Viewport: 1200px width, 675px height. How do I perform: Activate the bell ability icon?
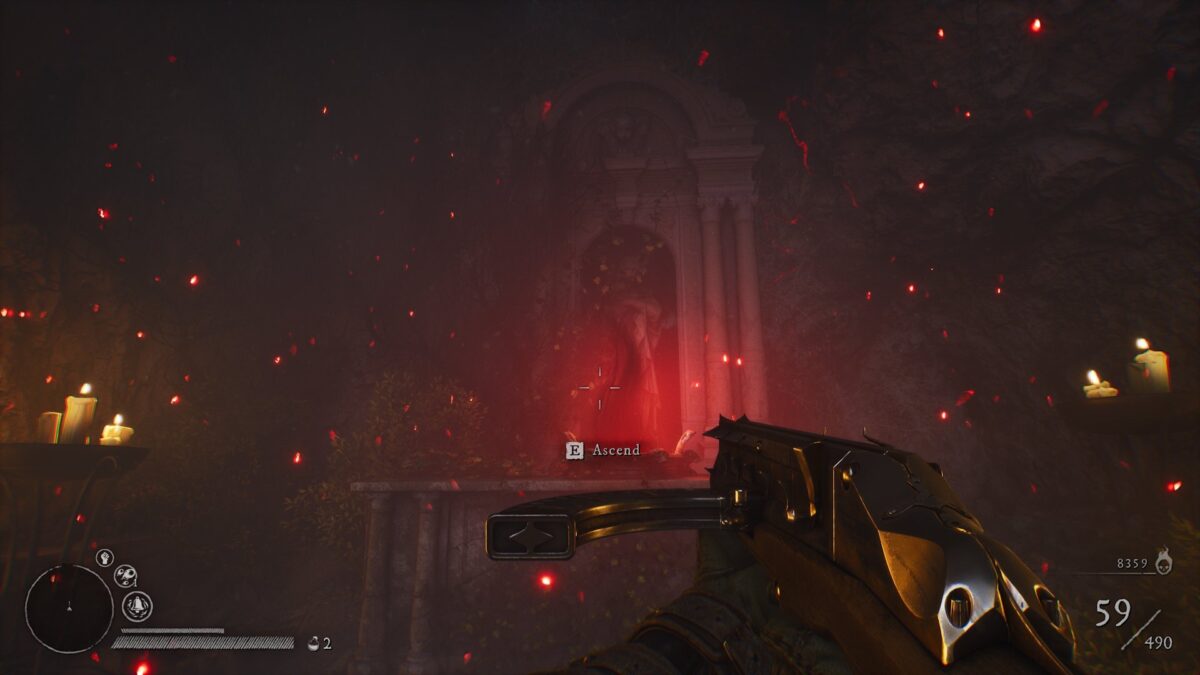(137, 605)
